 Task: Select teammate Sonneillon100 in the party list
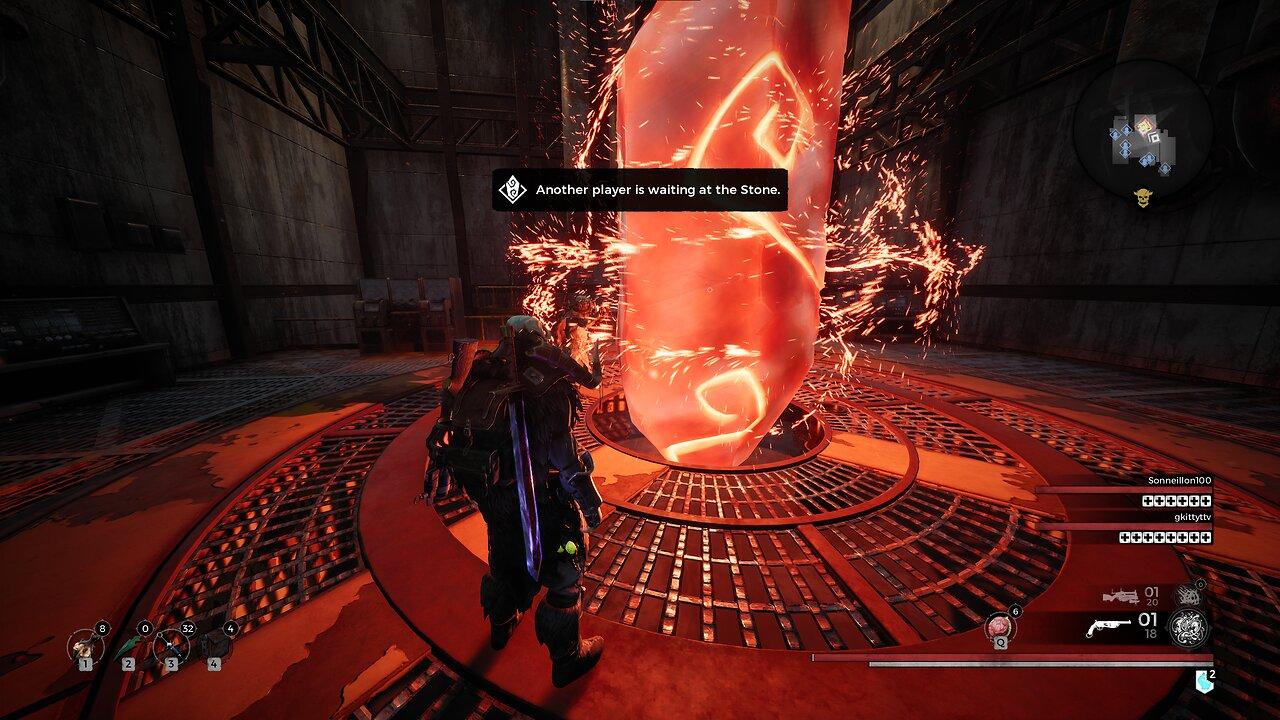(1180, 481)
